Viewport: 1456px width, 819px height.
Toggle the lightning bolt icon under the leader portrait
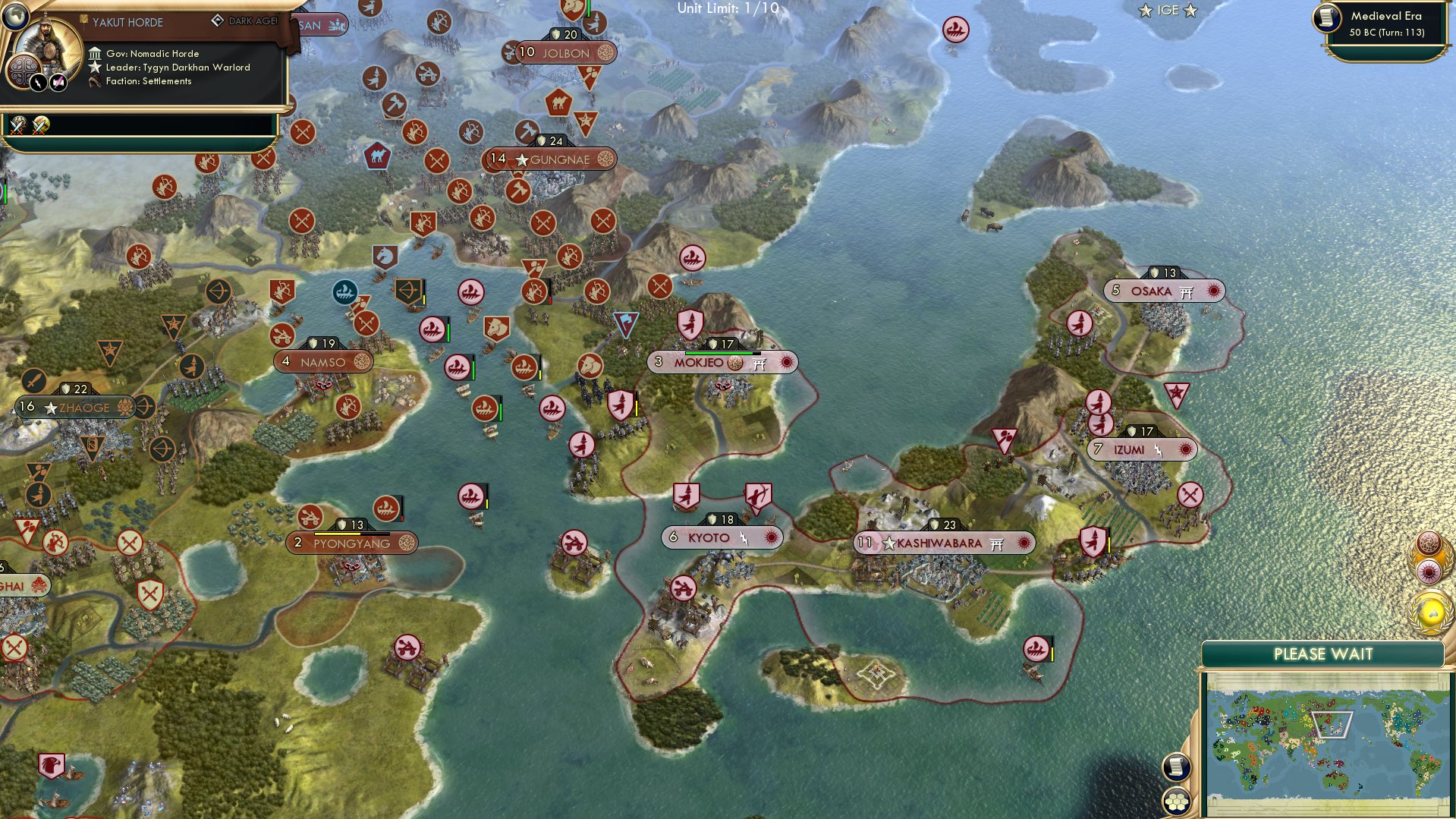pyautogui.click(x=38, y=83)
